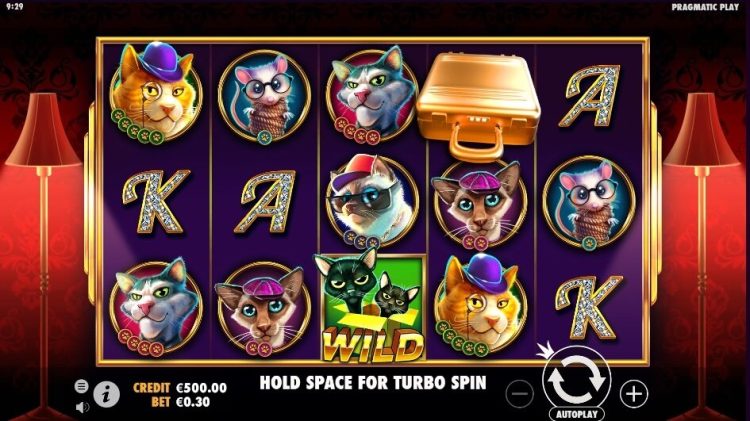Open the hamburger settings menu
Image resolution: width=750 pixels, height=421 pixels.
pyautogui.click(x=81, y=386)
